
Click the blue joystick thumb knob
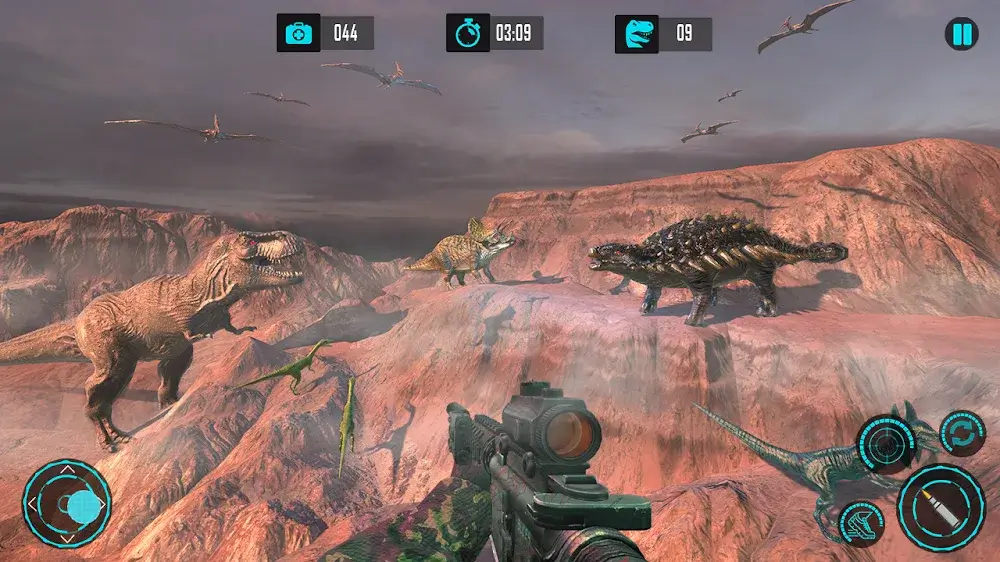coord(84,507)
